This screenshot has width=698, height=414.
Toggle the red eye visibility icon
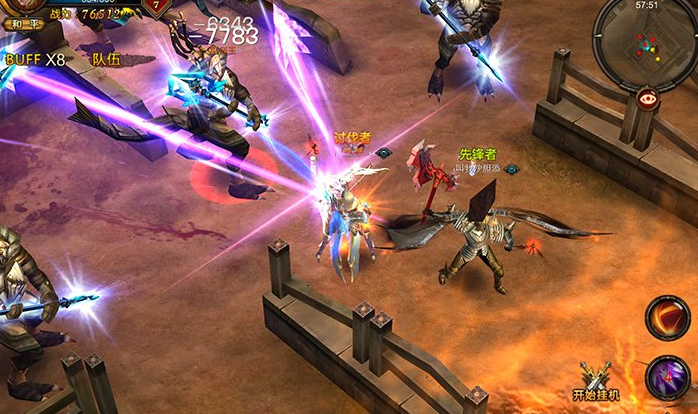tap(647, 99)
